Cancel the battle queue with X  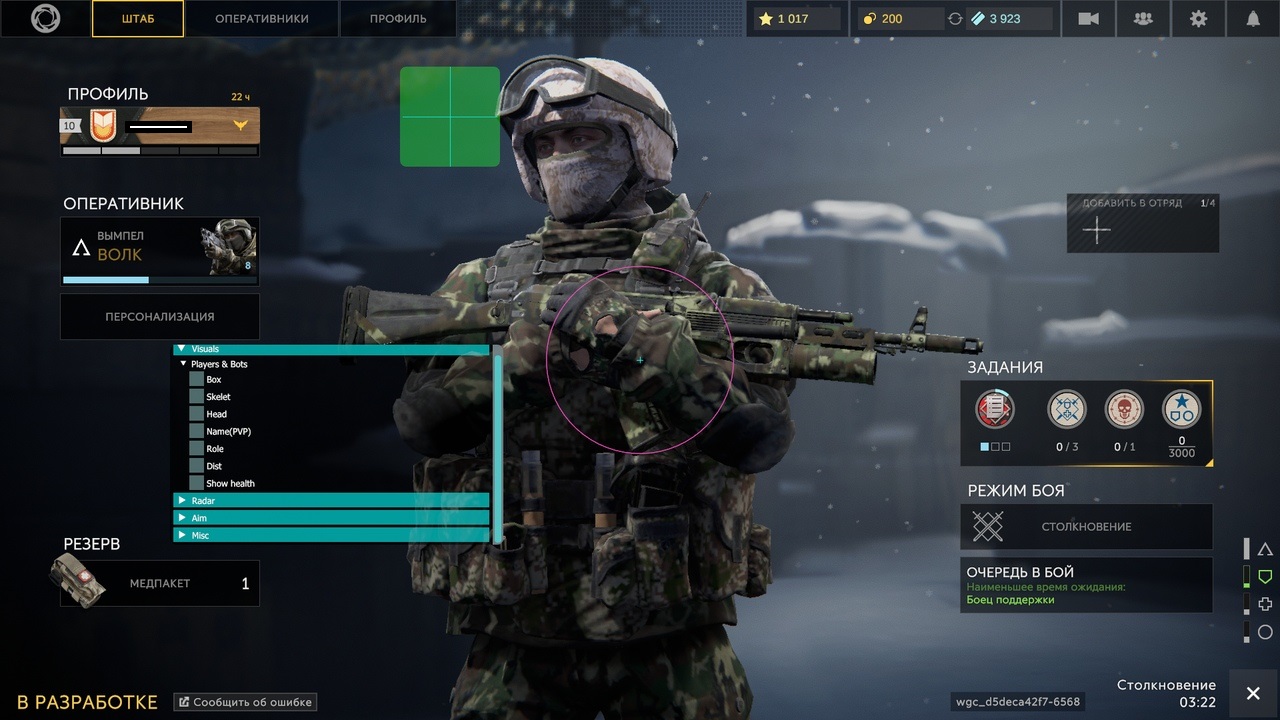point(1253,694)
